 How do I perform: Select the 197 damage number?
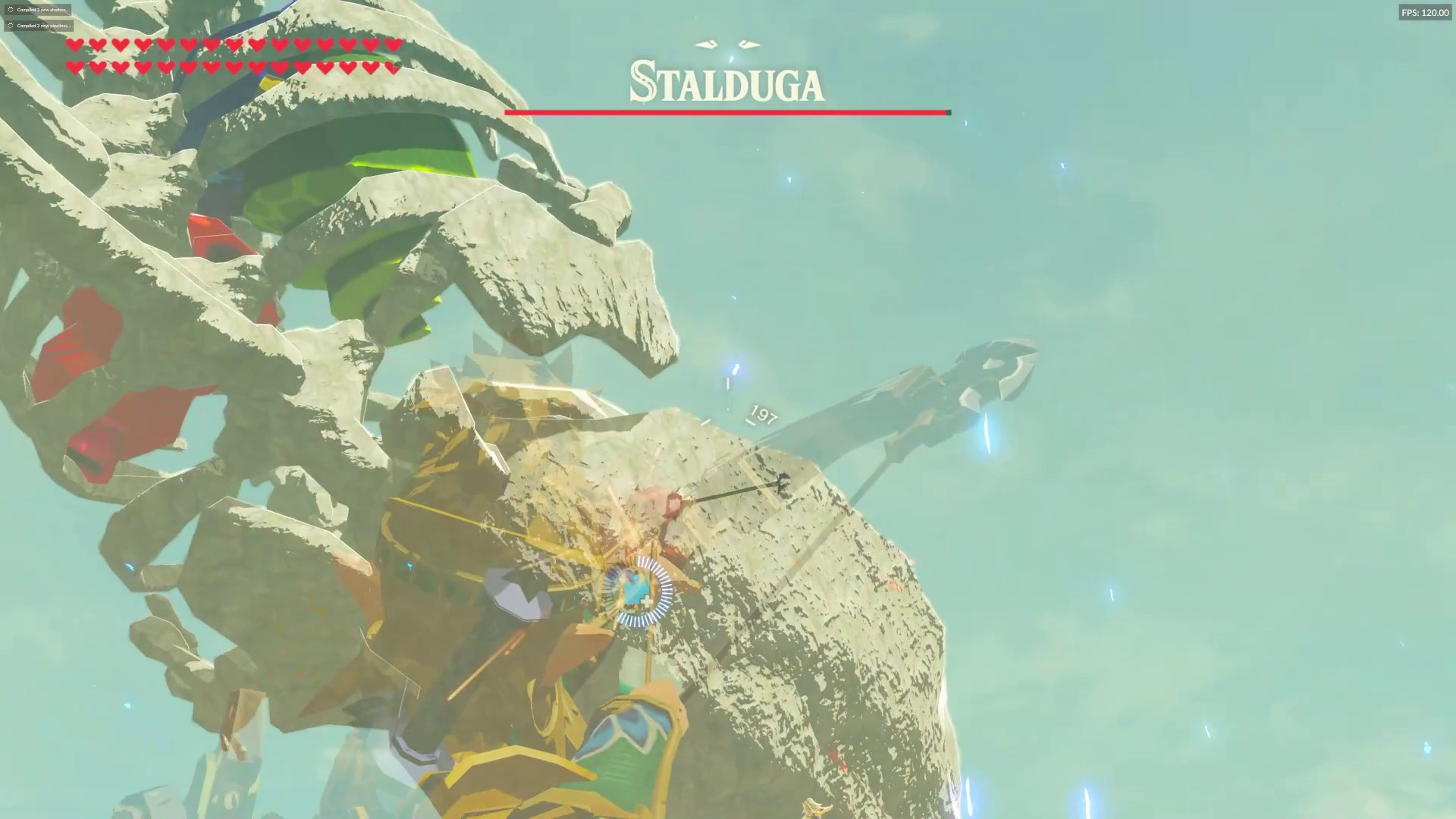point(762,416)
